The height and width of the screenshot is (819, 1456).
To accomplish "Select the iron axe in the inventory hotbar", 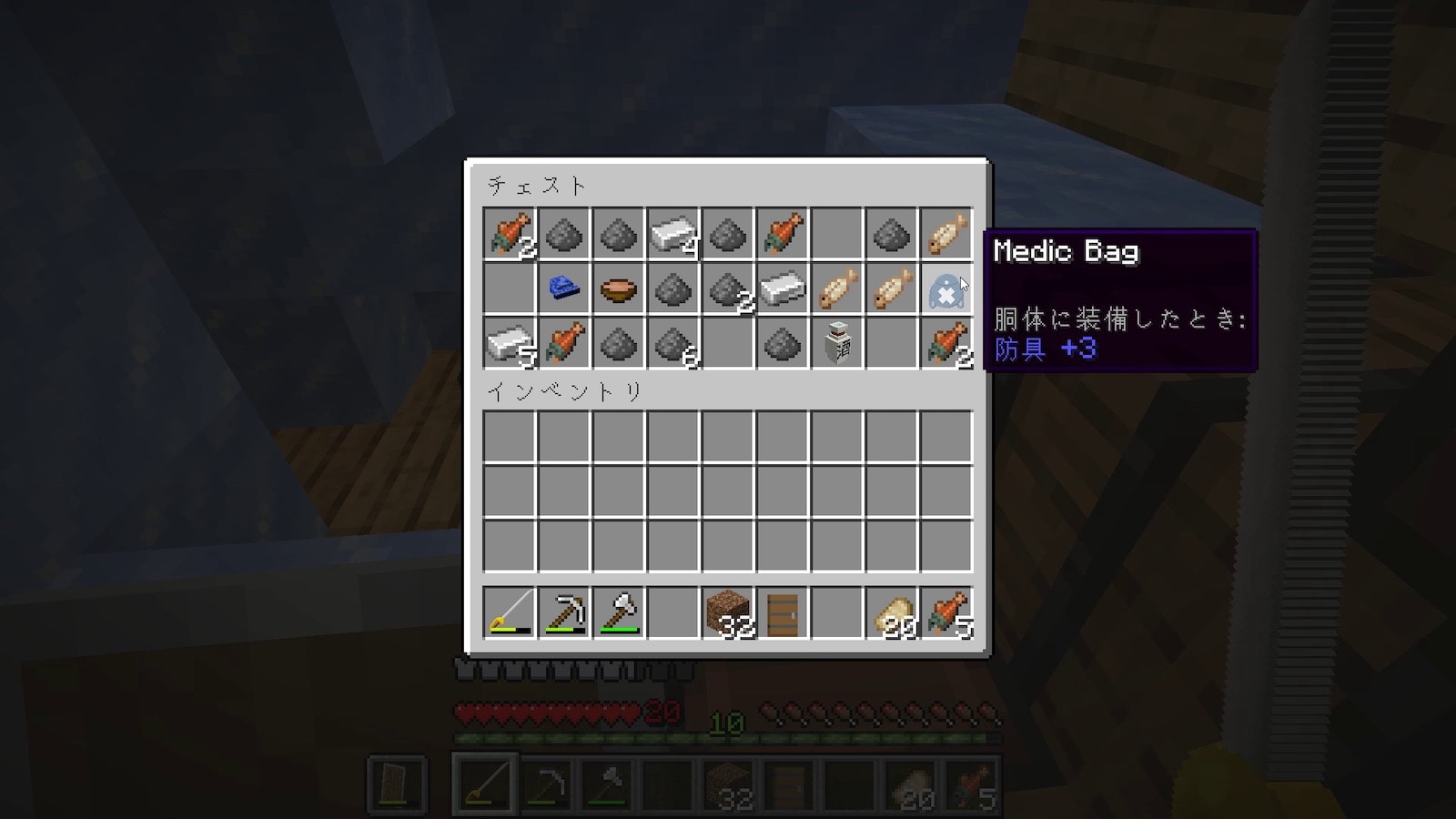I will point(618,612).
